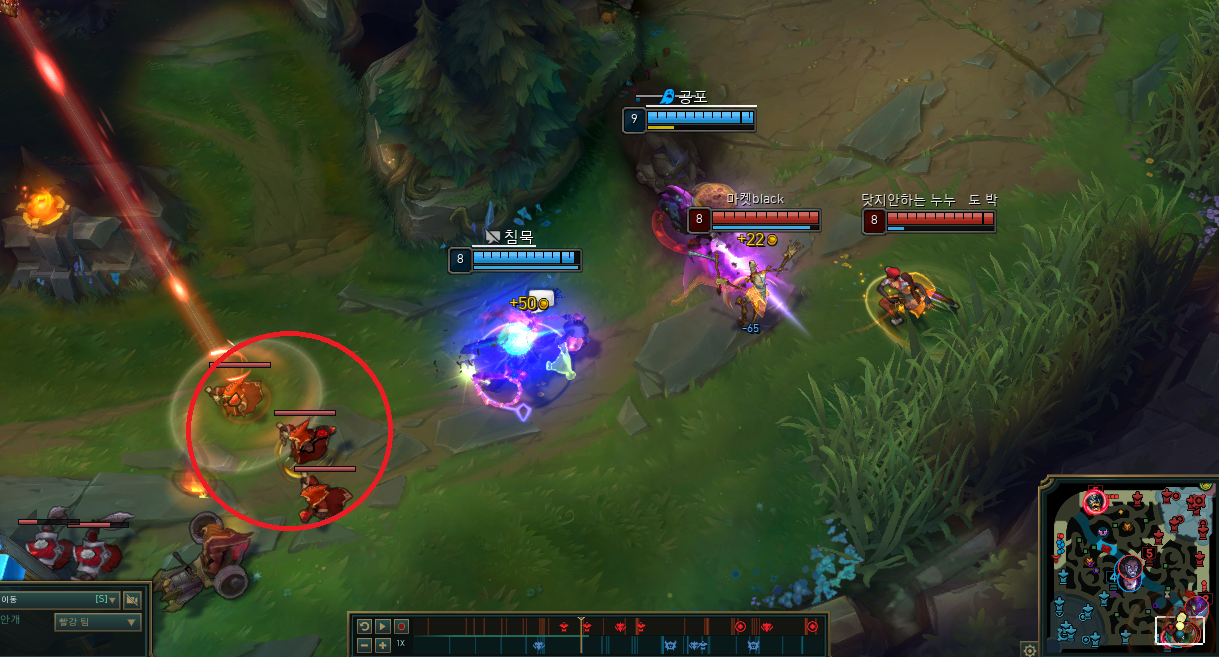Decrease replay speed with the minus button
The width and height of the screenshot is (1219, 657).
(x=365, y=645)
